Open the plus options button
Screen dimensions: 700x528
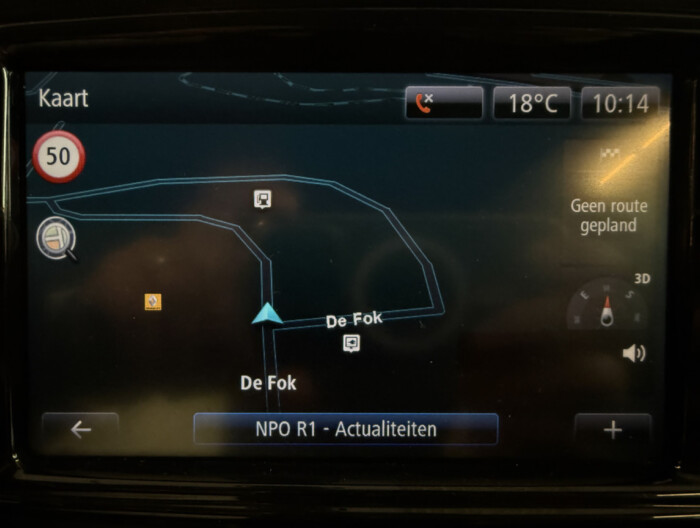[612, 429]
